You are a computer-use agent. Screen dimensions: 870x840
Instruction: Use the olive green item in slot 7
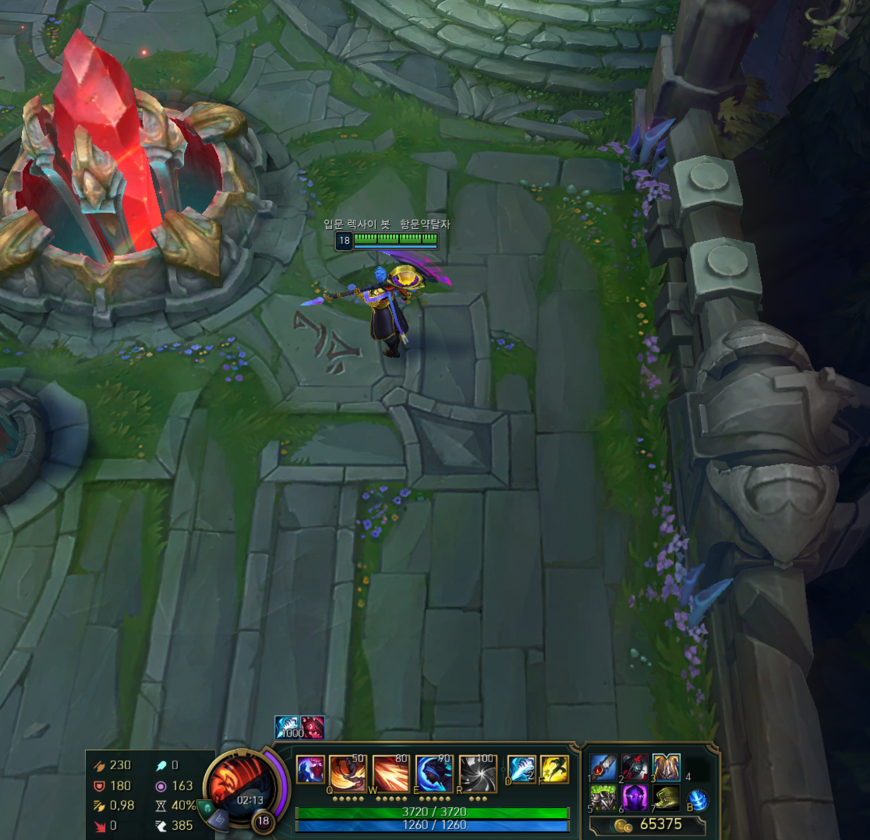point(666,798)
